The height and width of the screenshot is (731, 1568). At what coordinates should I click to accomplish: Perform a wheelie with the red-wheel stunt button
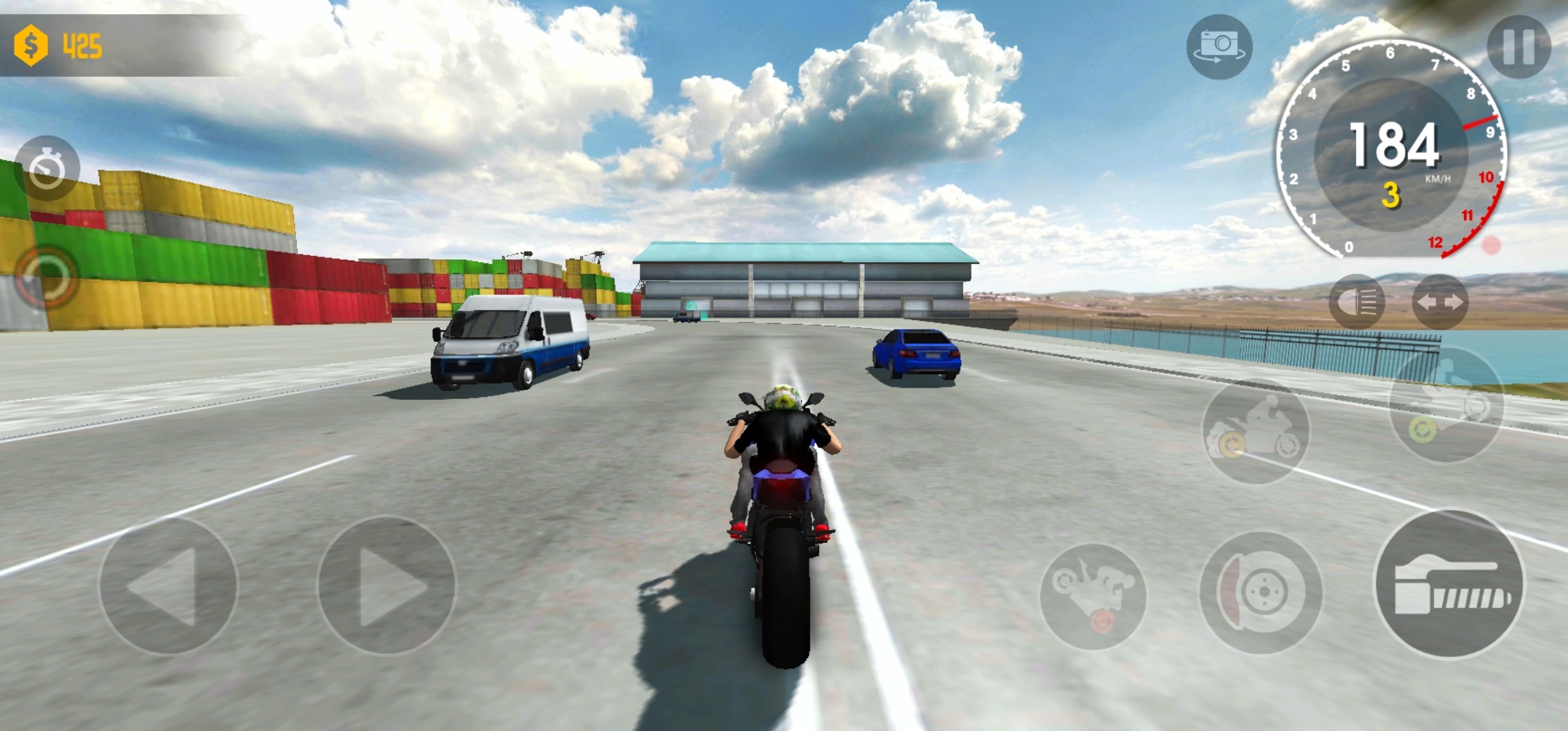click(x=1093, y=596)
